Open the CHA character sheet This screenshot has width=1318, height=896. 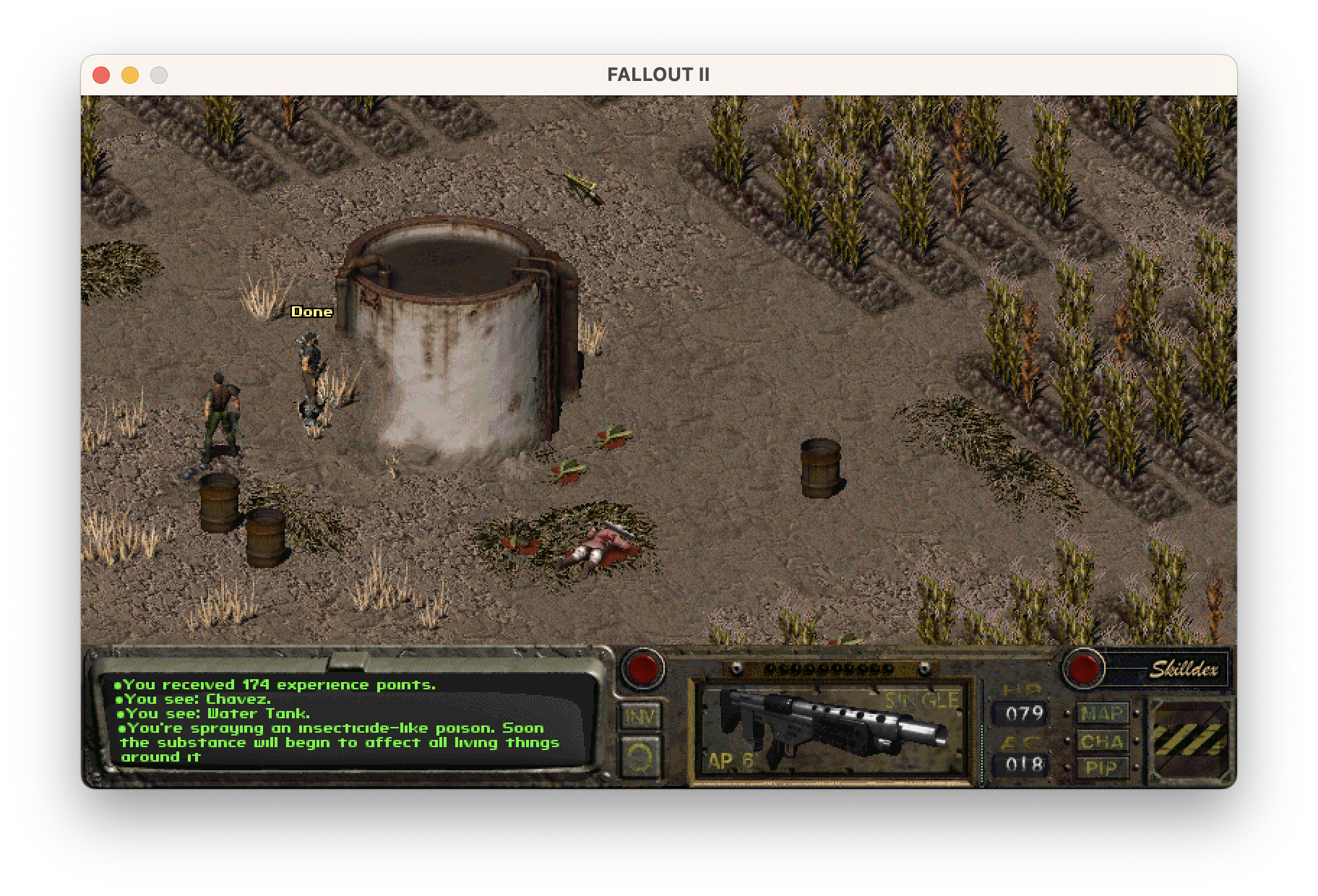pyautogui.click(x=1103, y=741)
